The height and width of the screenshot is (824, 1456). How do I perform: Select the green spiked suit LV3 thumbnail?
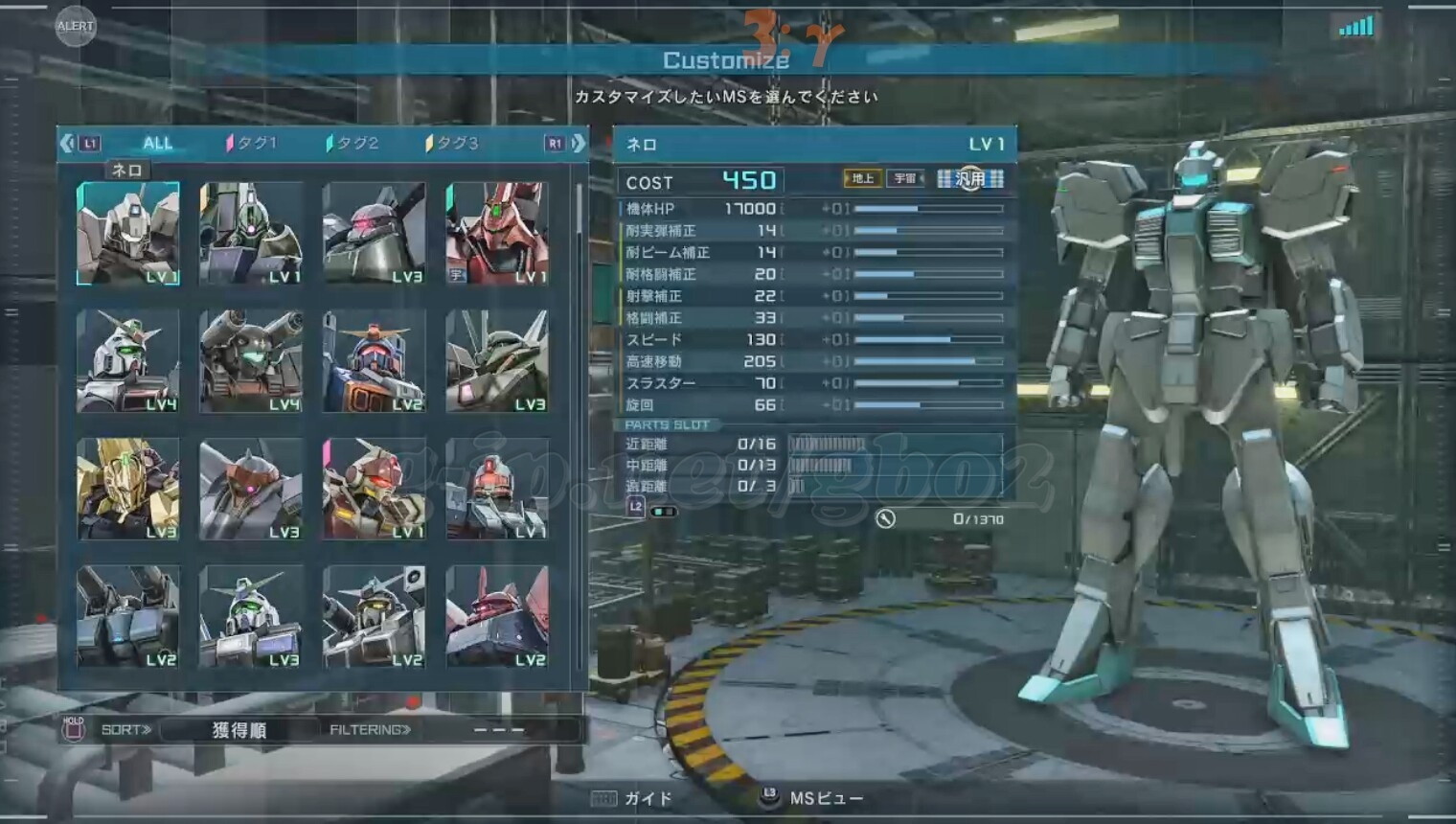[497, 361]
